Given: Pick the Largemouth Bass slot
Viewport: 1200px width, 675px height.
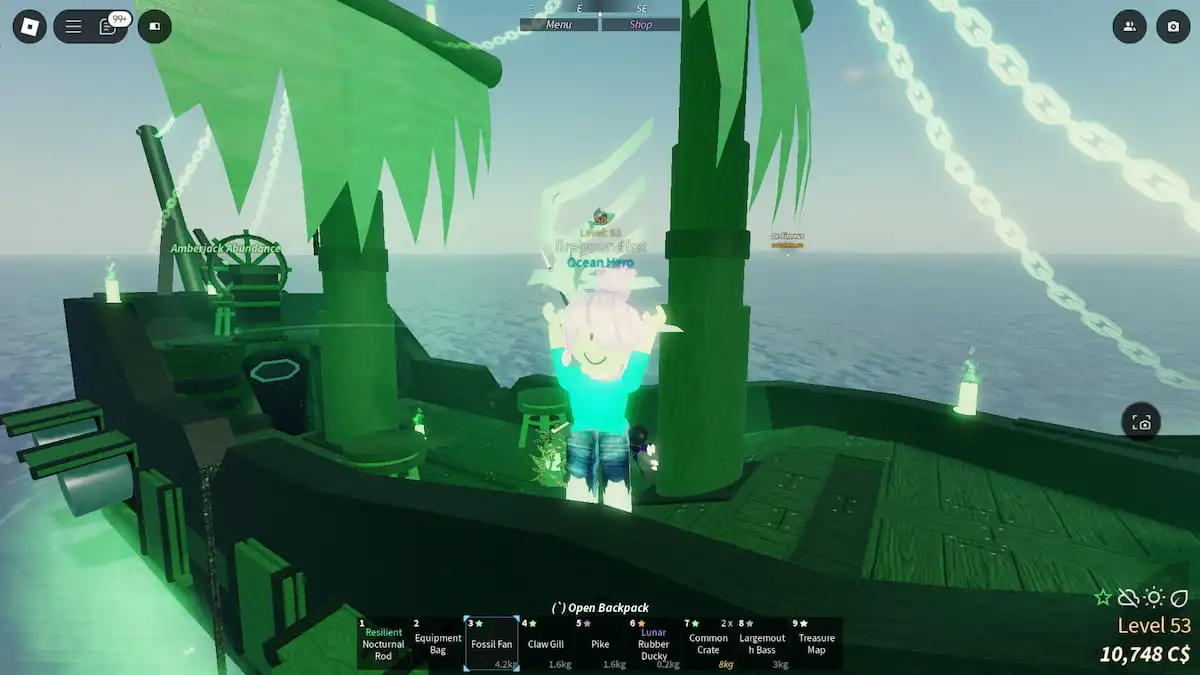Looking at the screenshot, I should click(x=763, y=643).
